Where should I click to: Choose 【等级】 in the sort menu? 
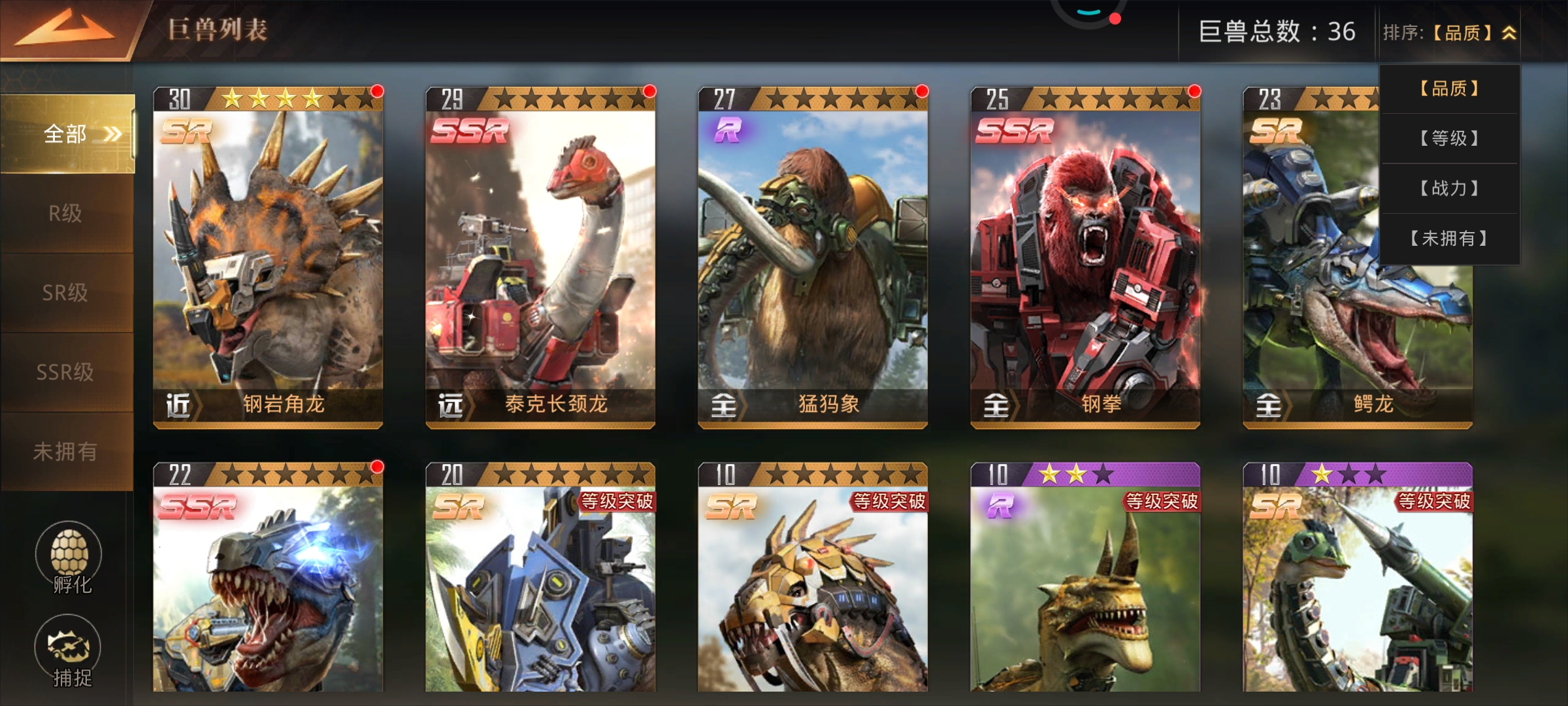point(1449,138)
